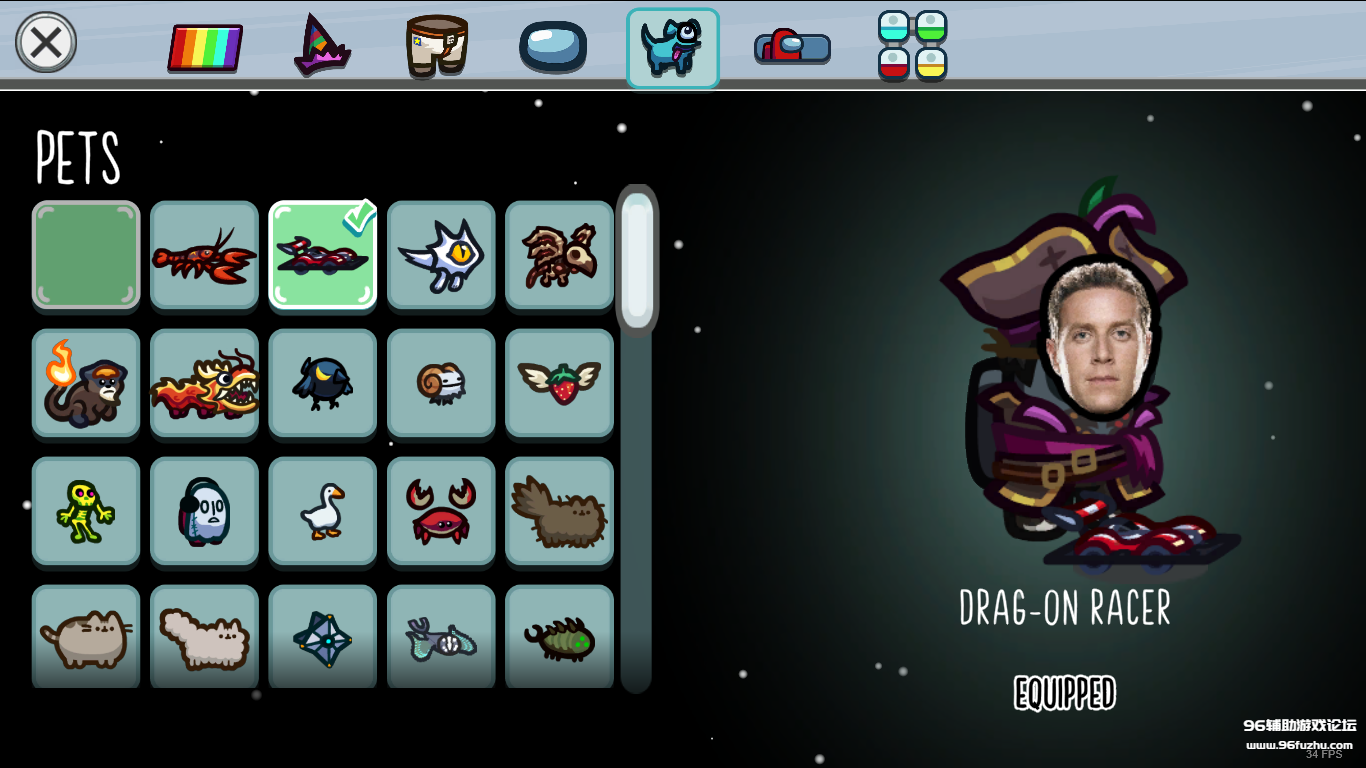Screen dimensions: 1366x768
Task: Select the equipped Drag-On Racer pet
Action: tap(322, 255)
